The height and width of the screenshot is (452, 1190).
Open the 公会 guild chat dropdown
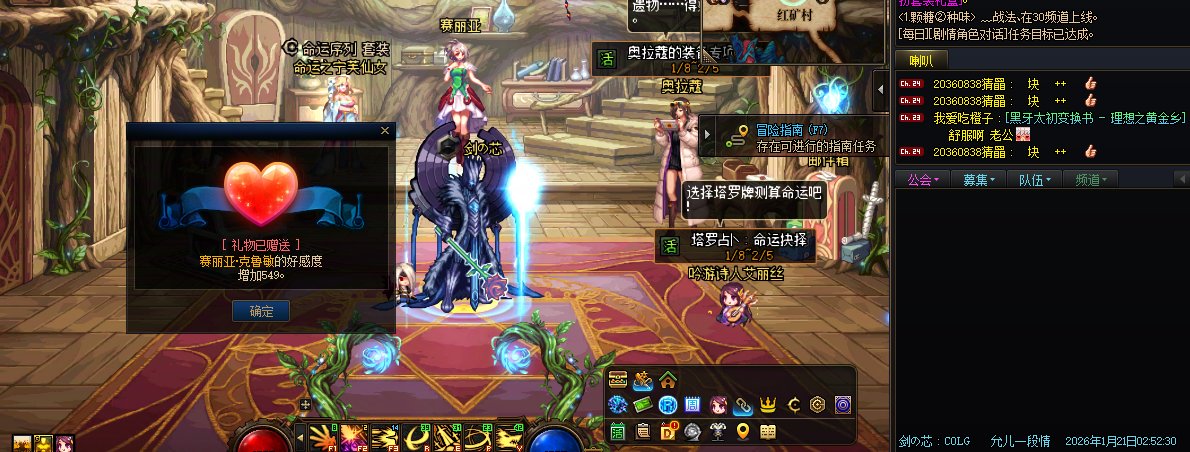tap(922, 180)
